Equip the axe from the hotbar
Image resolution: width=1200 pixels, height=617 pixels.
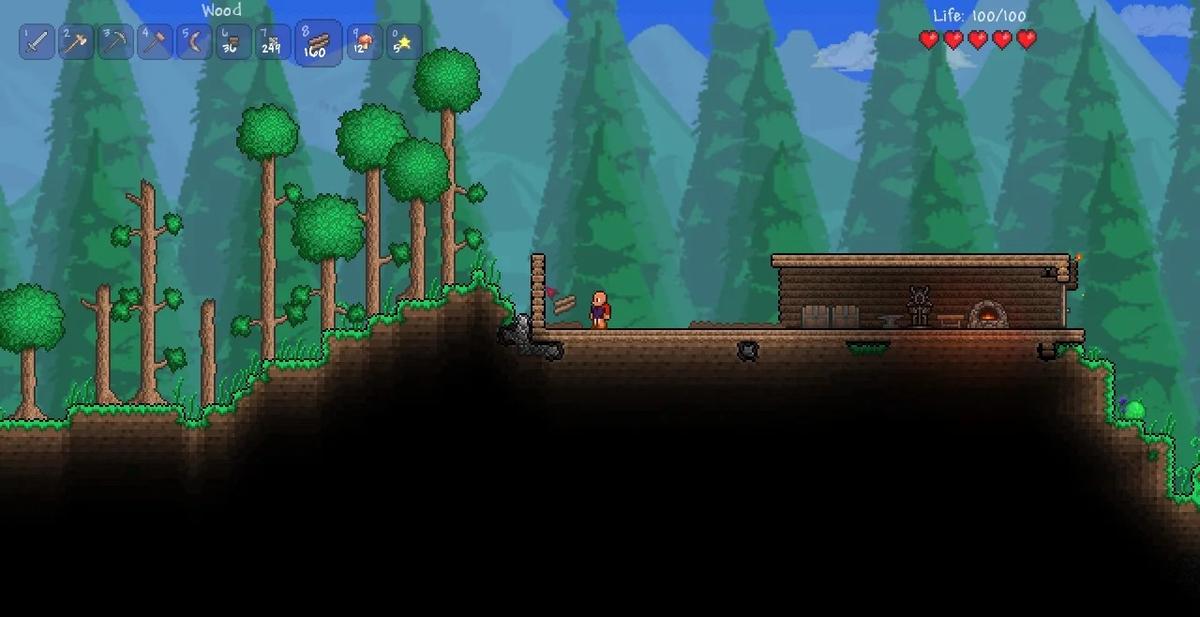pyautogui.click(x=76, y=43)
